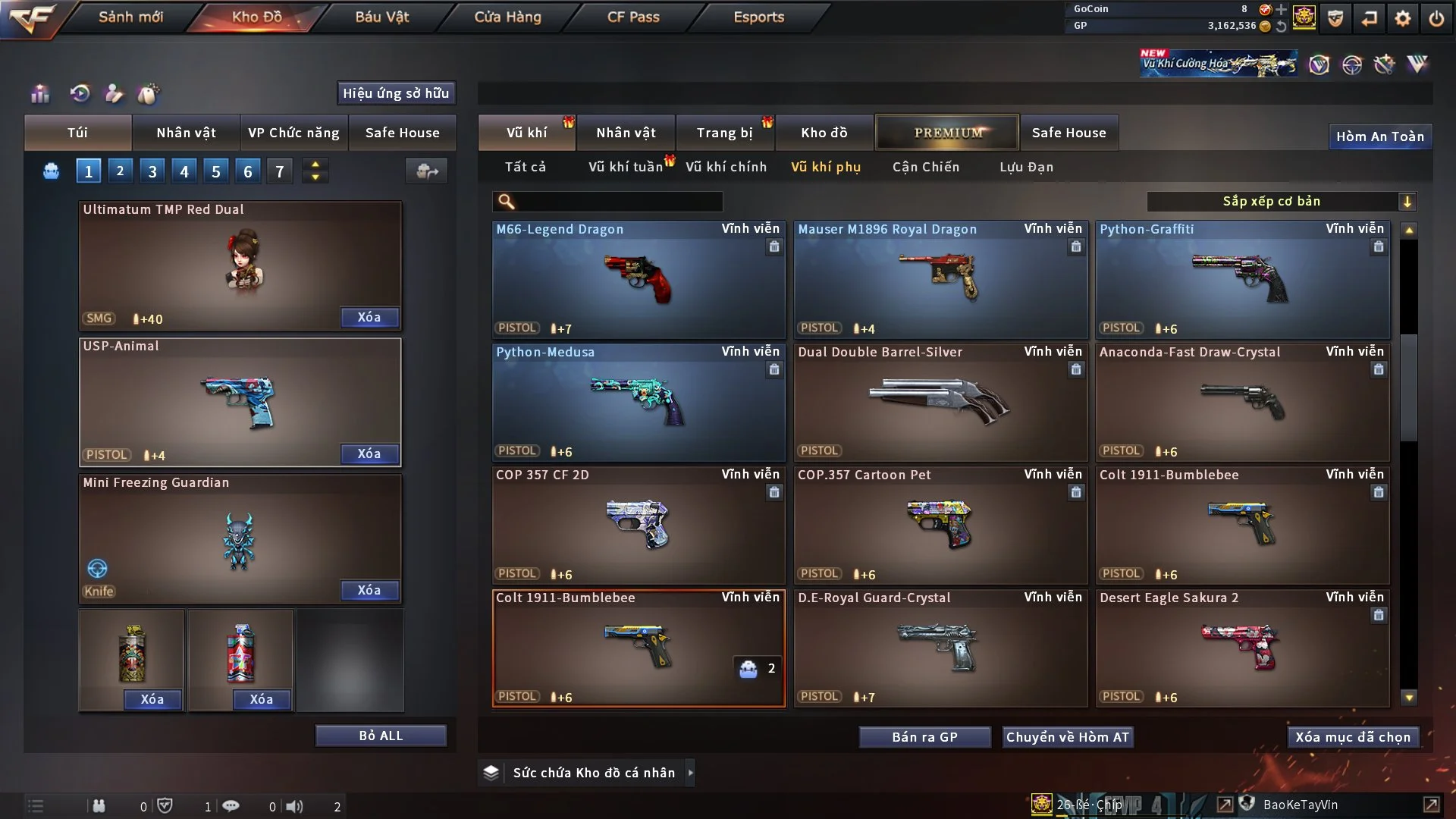
Task: Open the CF Pass menu
Action: coord(633,17)
